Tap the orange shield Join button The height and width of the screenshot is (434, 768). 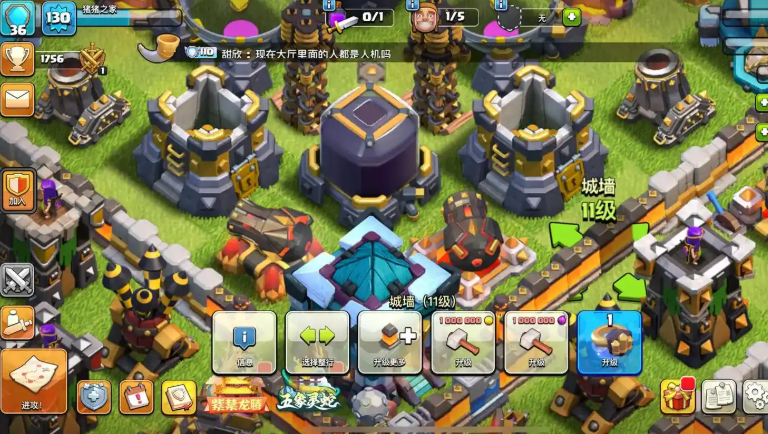click(x=19, y=189)
